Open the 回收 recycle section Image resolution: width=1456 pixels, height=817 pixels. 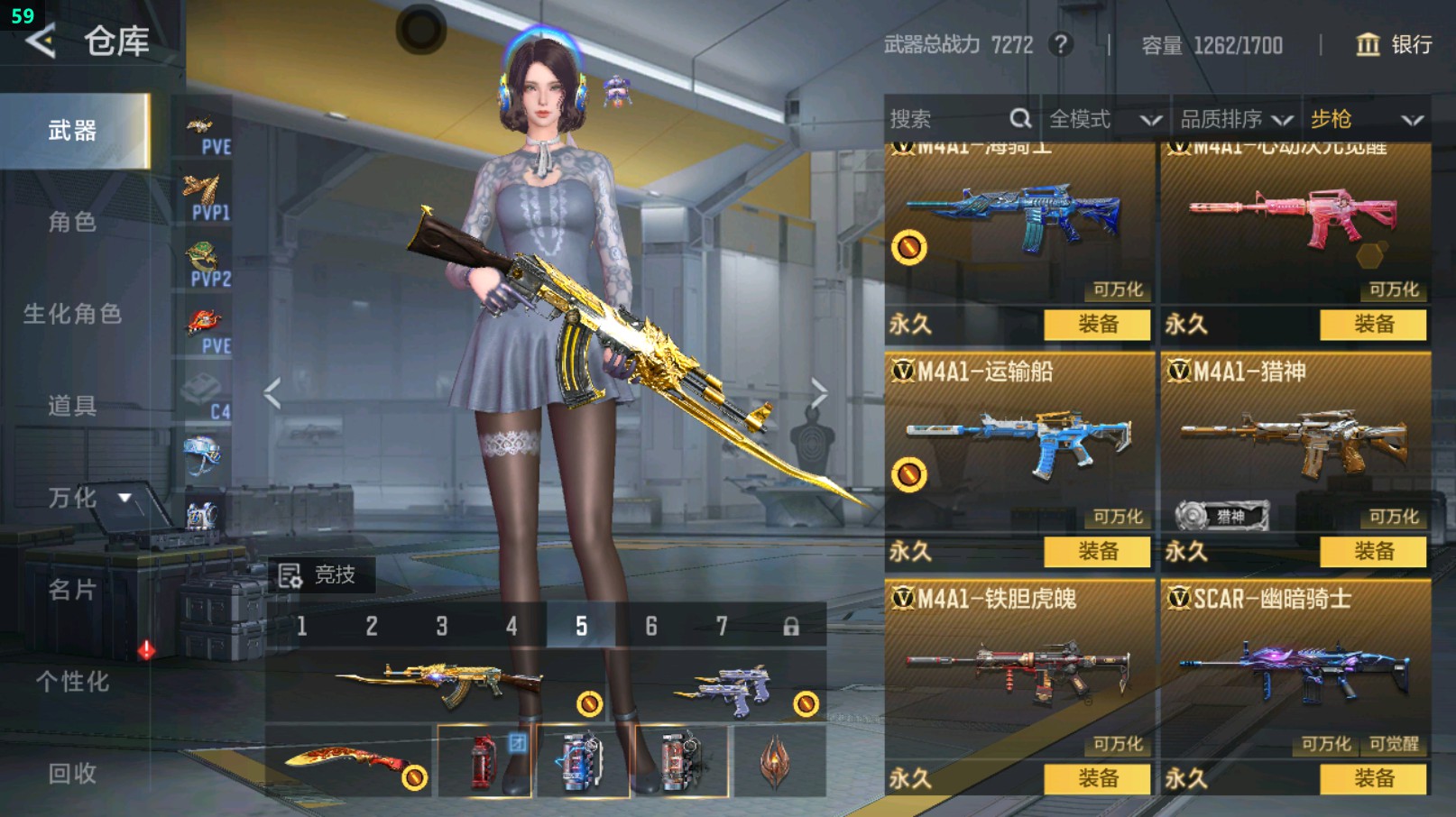coord(73,774)
